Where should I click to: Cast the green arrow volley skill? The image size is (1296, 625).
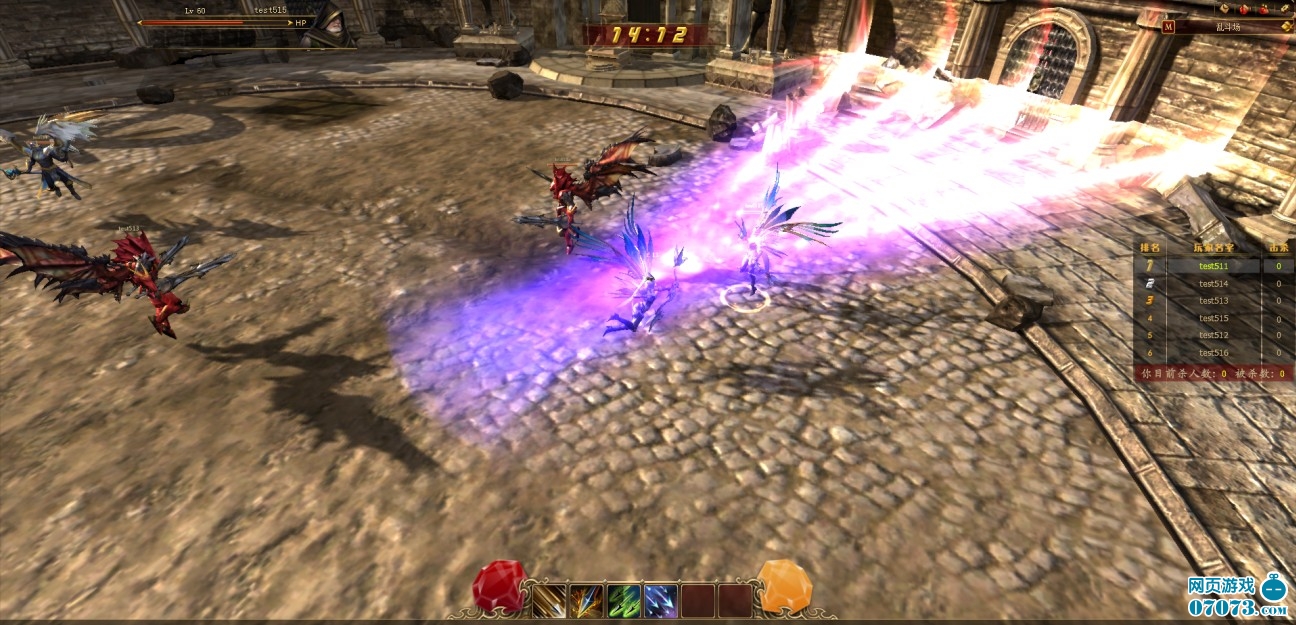623,600
